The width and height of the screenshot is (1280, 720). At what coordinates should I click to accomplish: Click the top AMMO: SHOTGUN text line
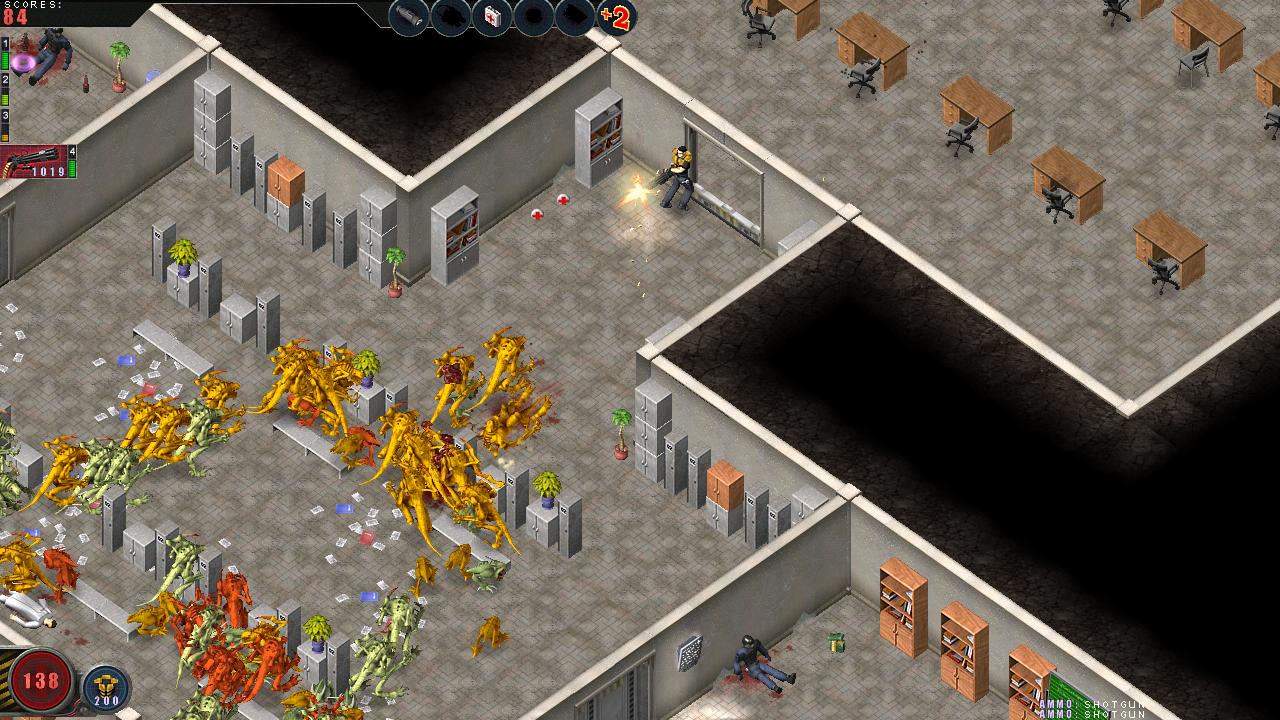(1090, 704)
